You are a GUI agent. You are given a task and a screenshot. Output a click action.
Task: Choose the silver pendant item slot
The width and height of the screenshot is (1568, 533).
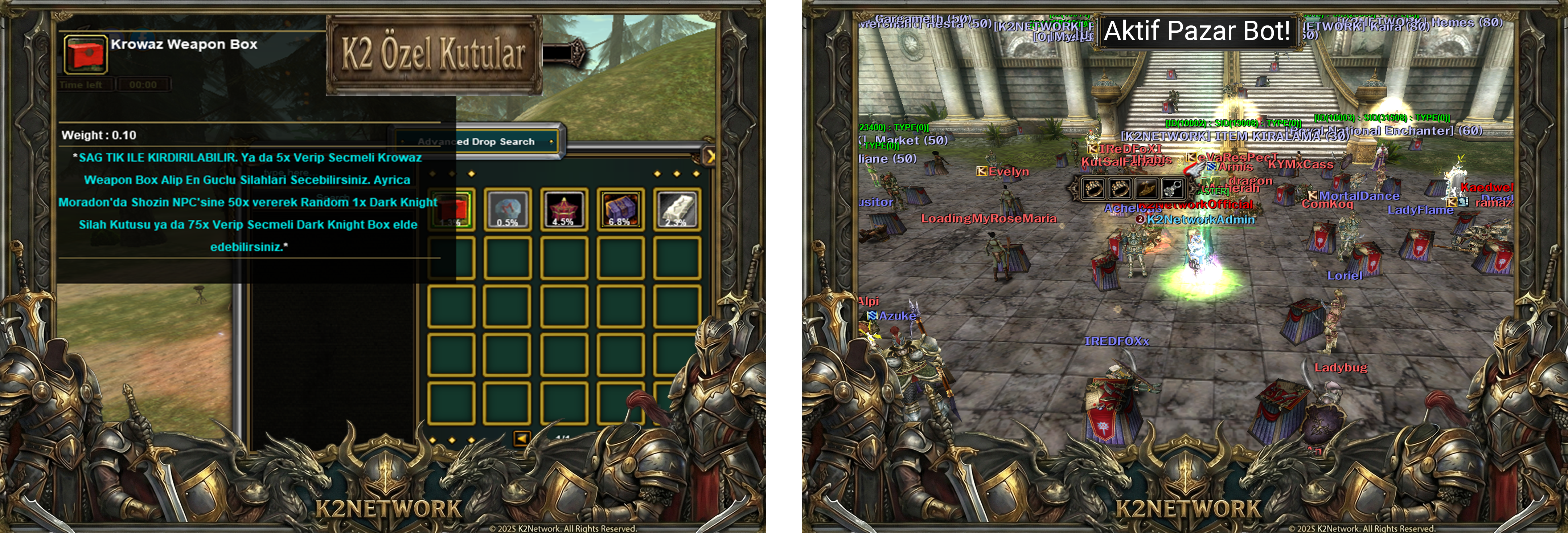pyautogui.click(x=1172, y=189)
